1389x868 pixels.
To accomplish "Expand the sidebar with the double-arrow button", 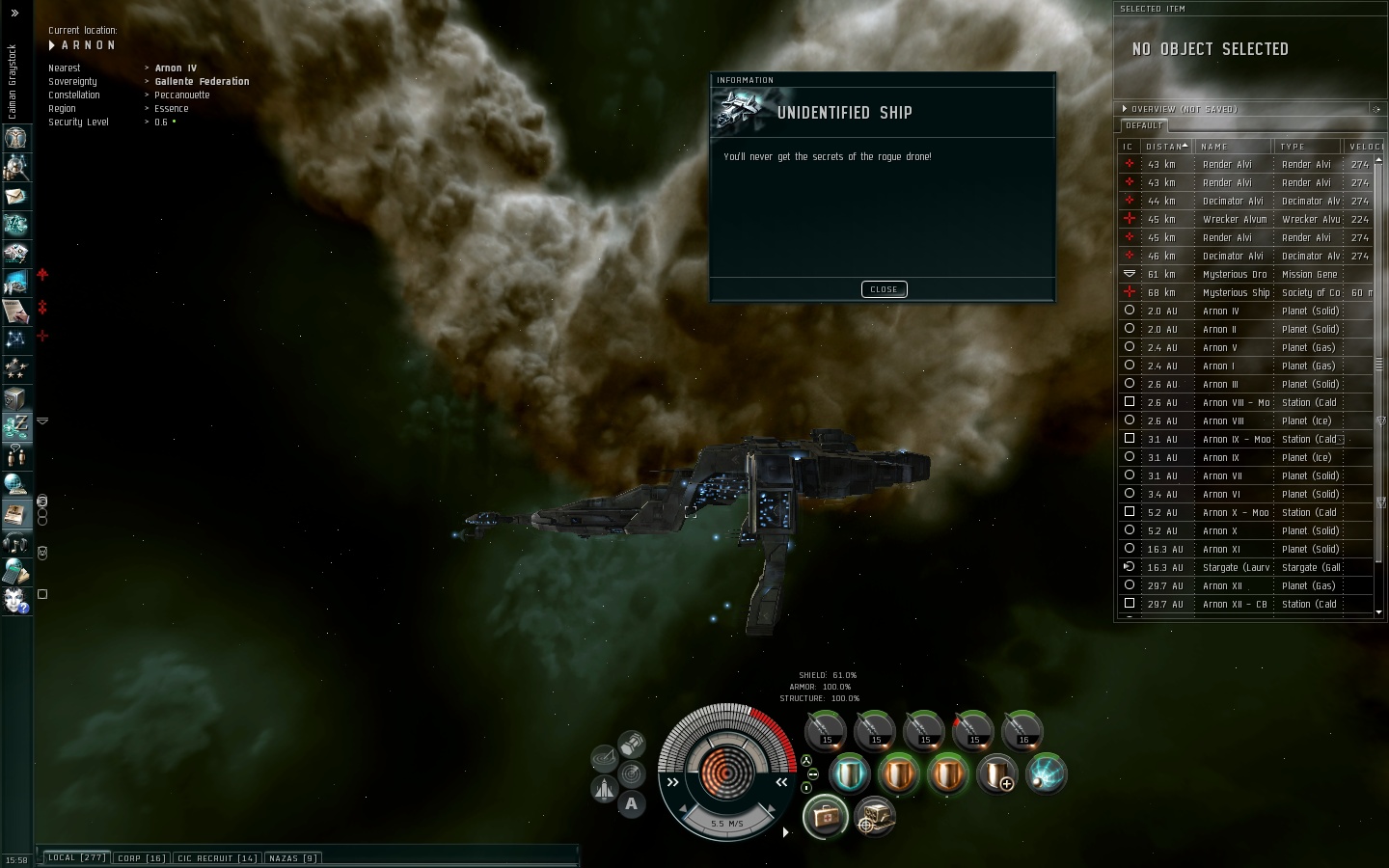I will [x=14, y=14].
